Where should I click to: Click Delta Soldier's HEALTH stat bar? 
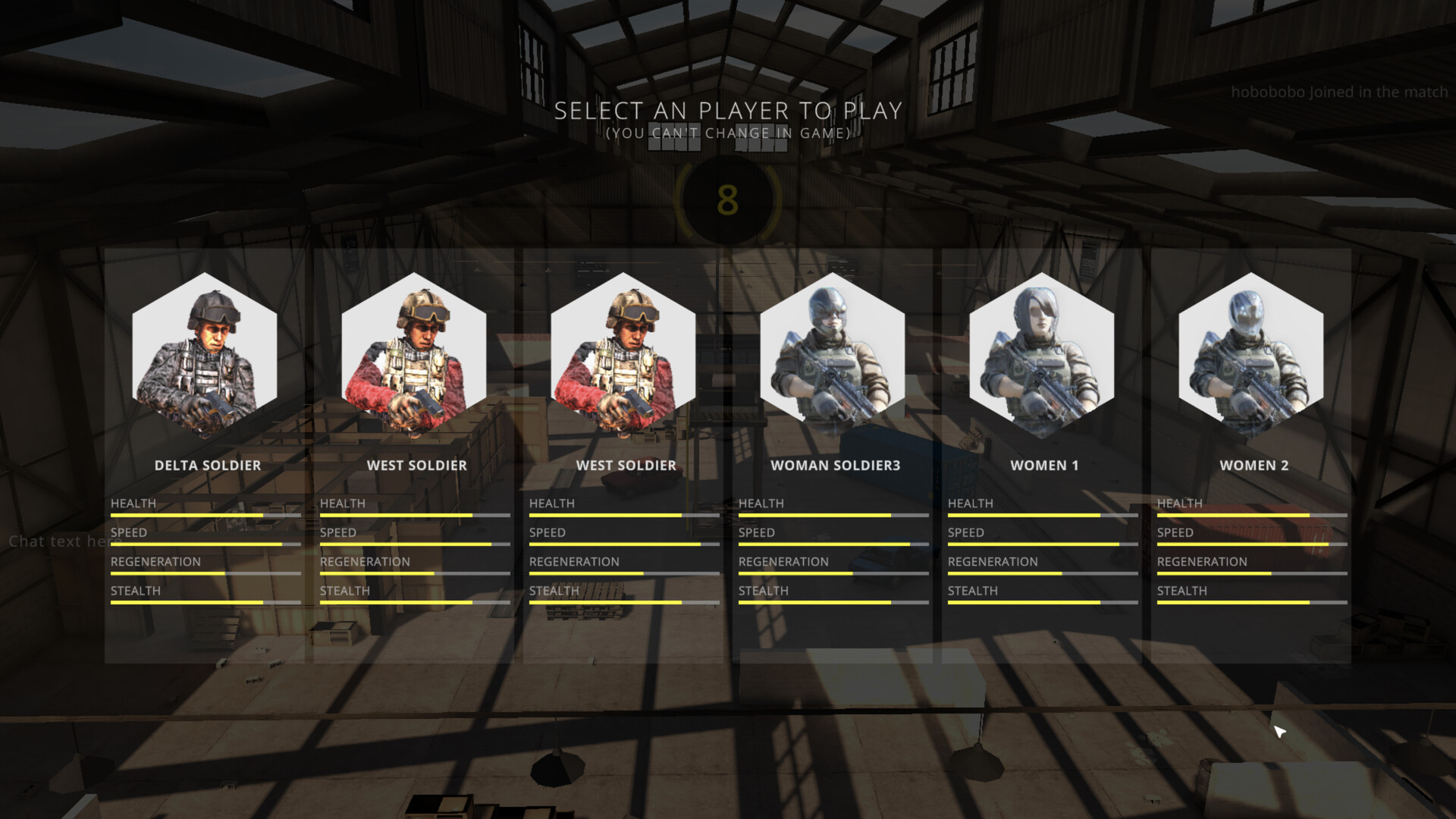[x=206, y=514]
